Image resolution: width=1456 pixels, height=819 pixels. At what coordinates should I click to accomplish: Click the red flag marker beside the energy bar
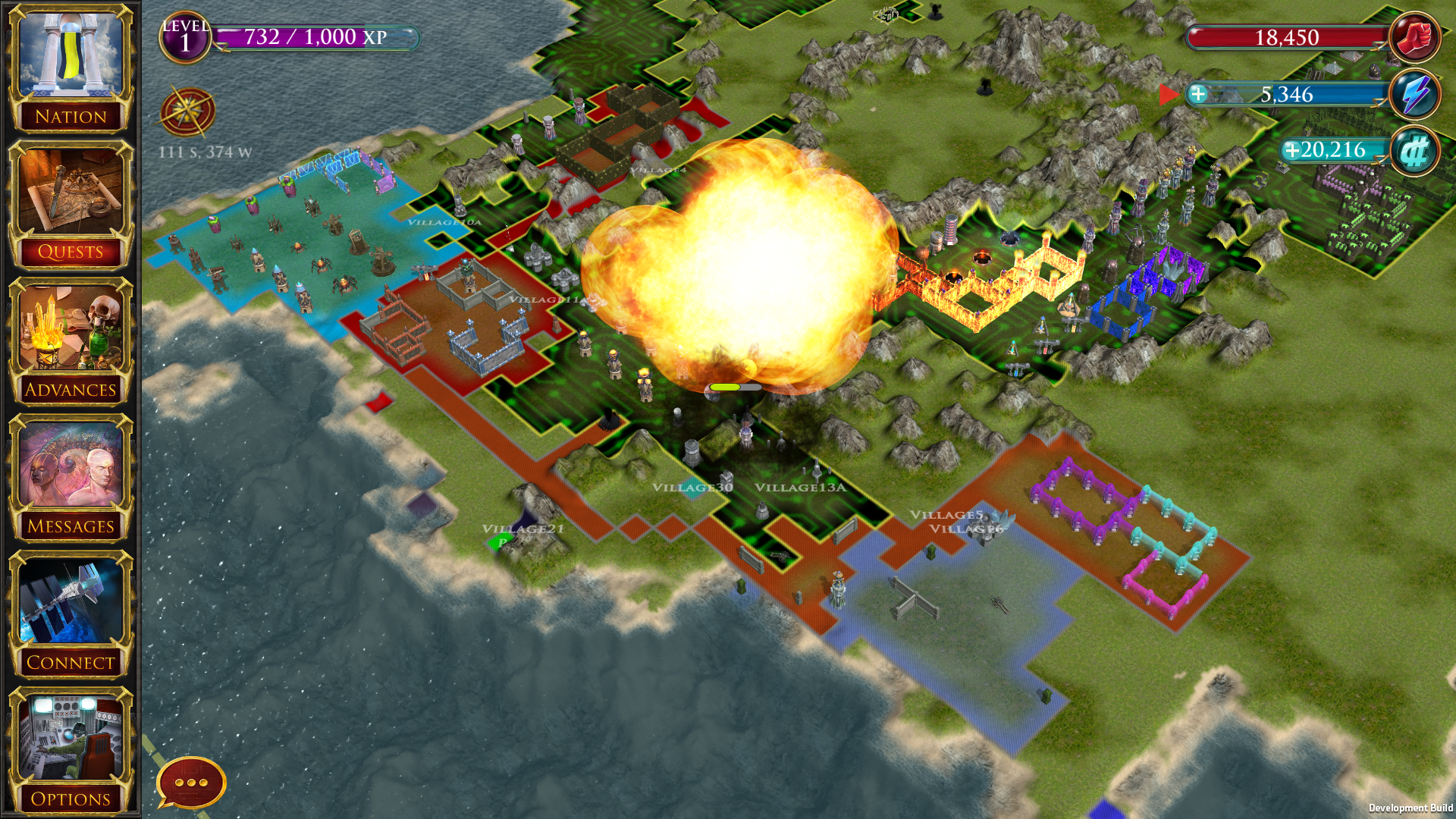click(1168, 94)
